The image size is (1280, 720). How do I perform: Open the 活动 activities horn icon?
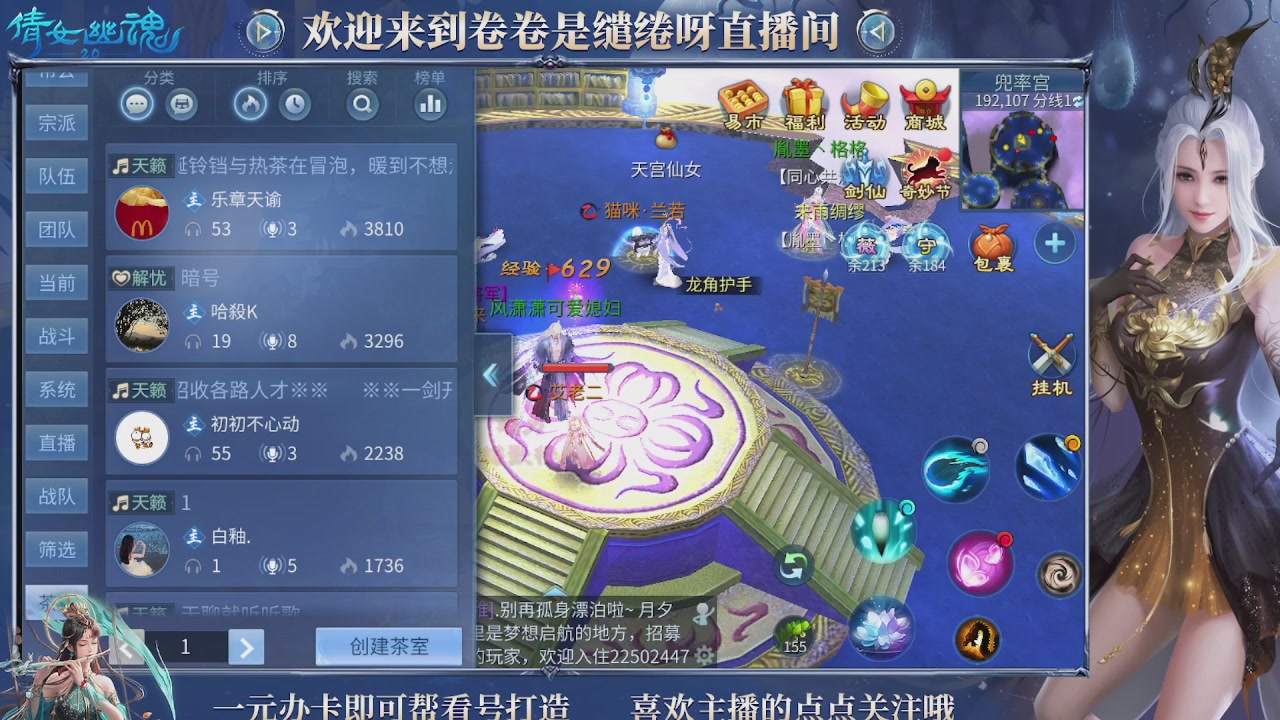pos(864,97)
